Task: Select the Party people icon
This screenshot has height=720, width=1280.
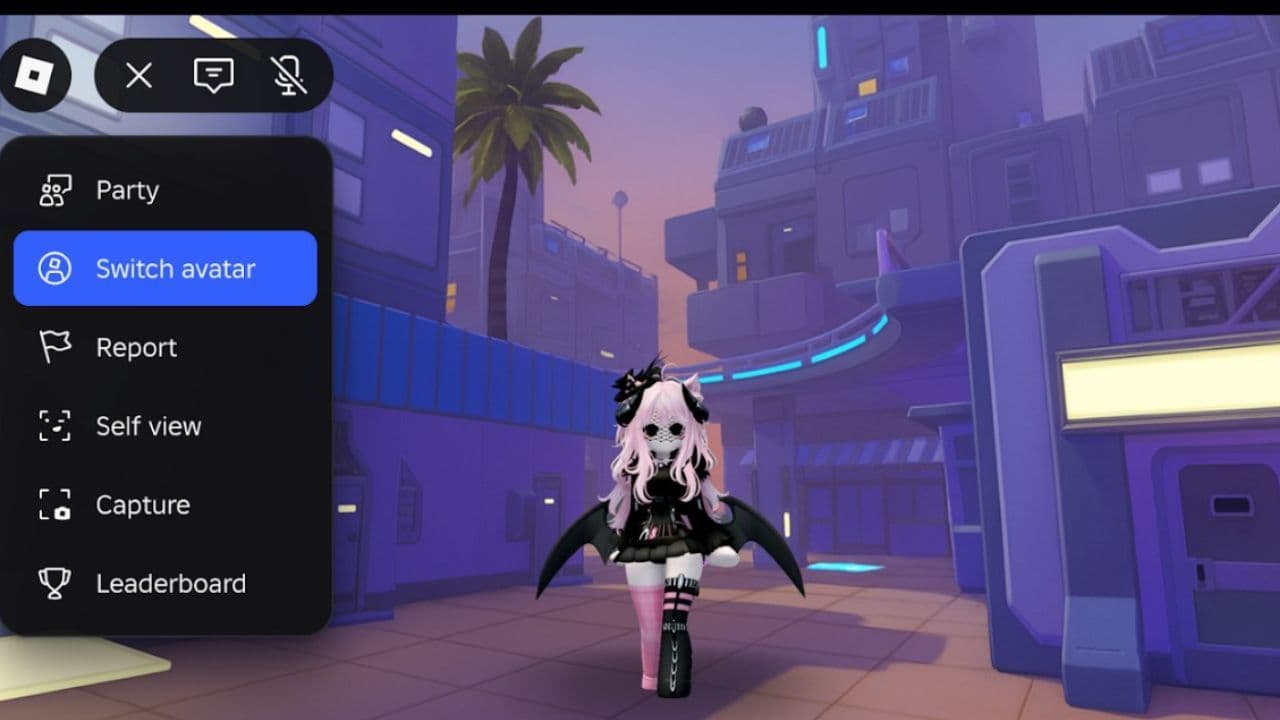Action: (x=56, y=189)
